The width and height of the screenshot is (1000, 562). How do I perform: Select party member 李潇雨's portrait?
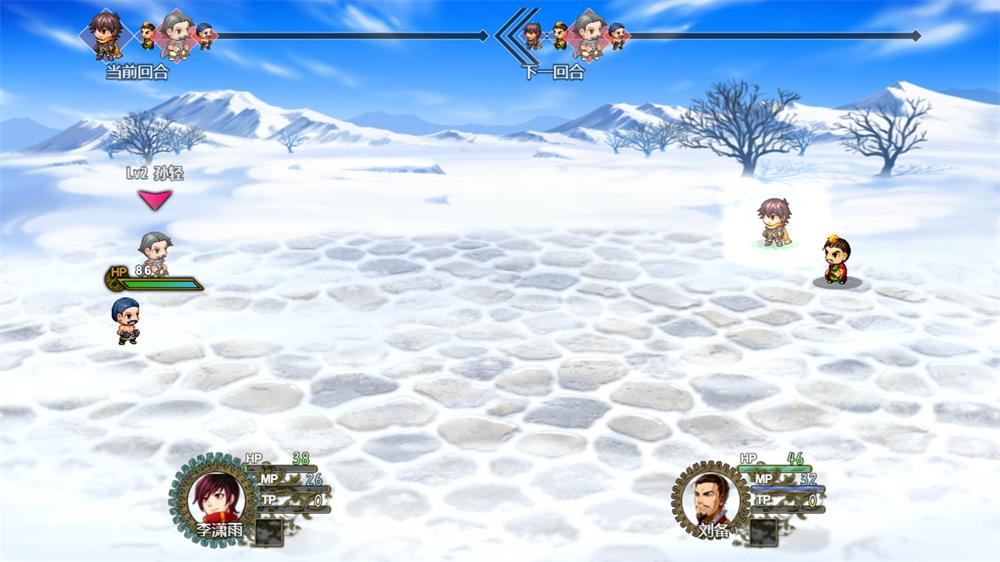[x=214, y=498]
